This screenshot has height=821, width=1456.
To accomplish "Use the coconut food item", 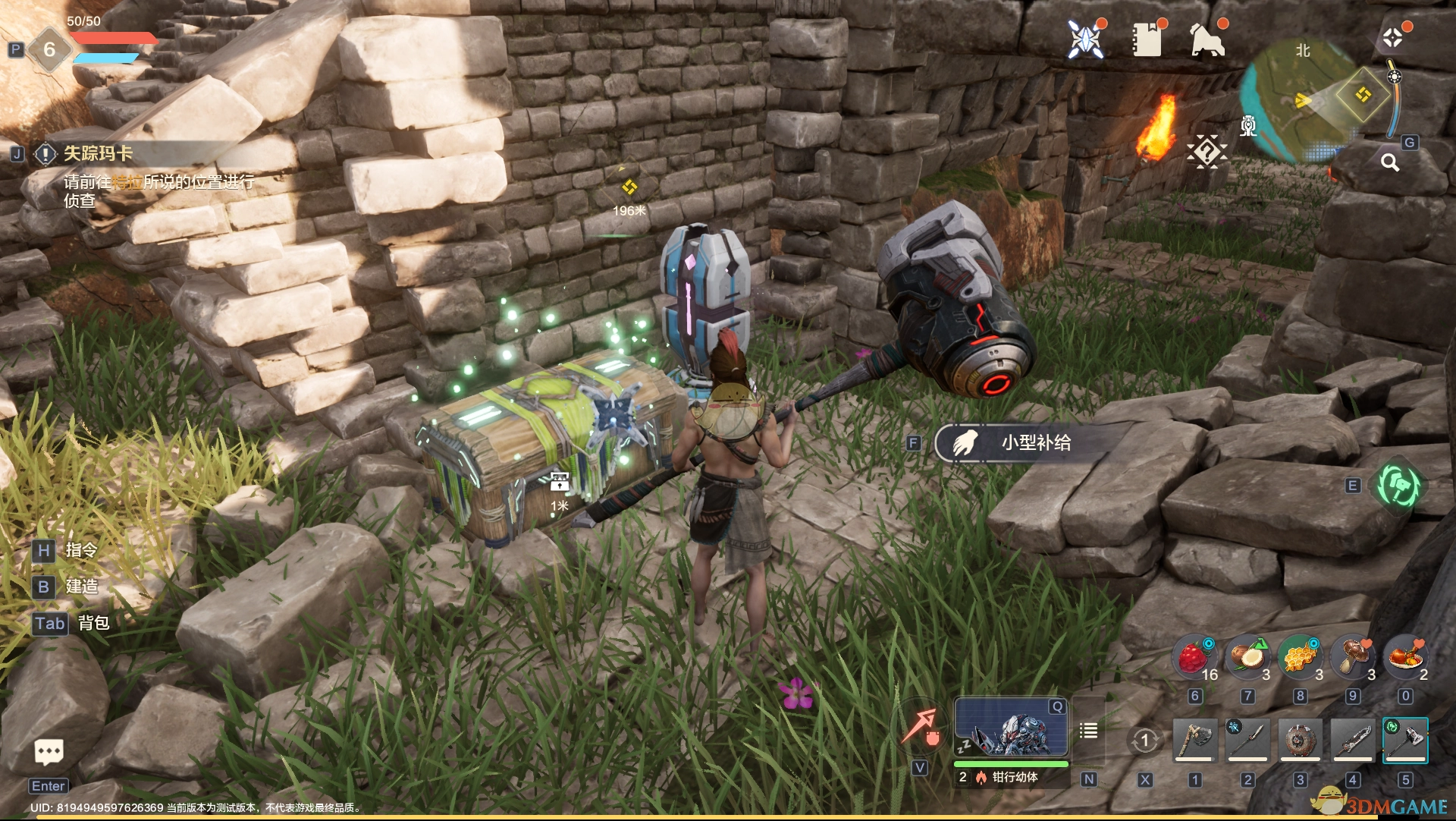I will pyautogui.click(x=1247, y=657).
